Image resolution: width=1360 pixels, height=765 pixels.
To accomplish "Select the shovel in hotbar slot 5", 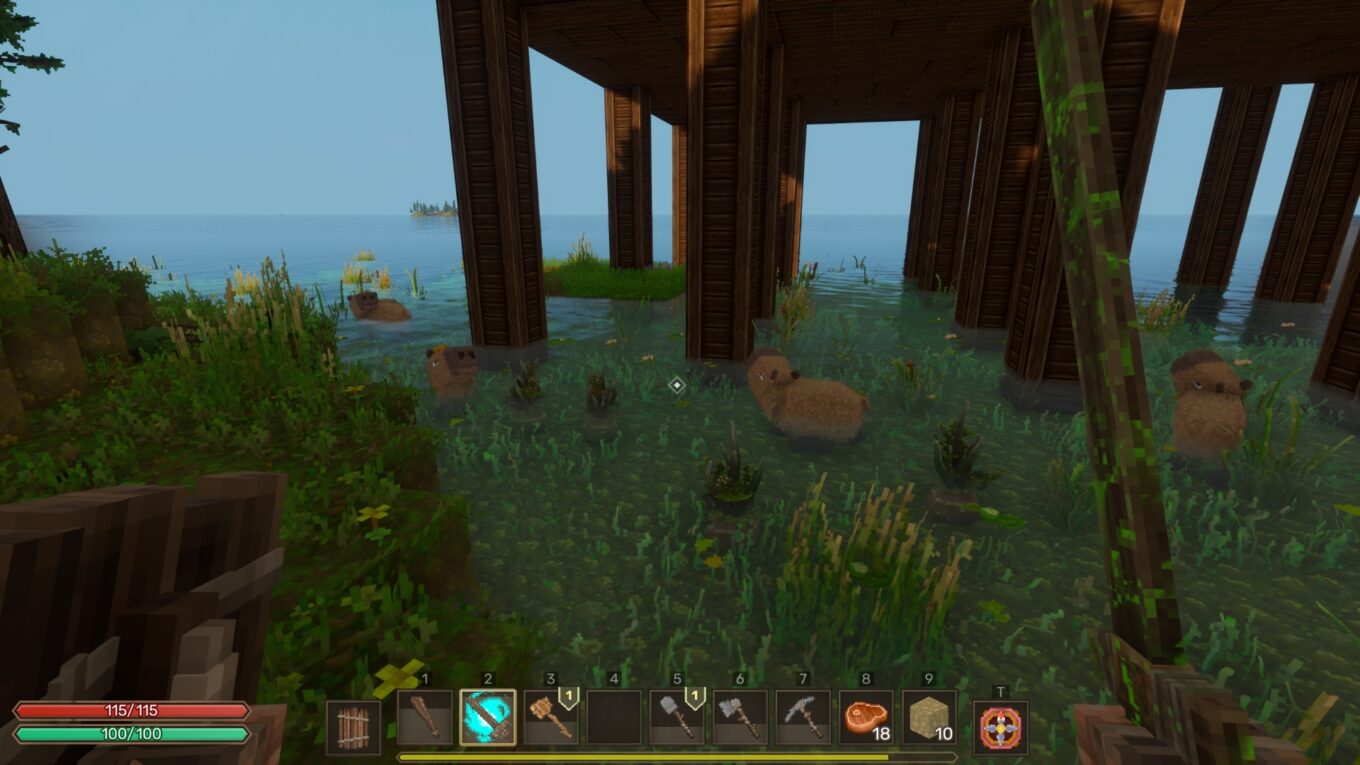I will tap(677, 721).
